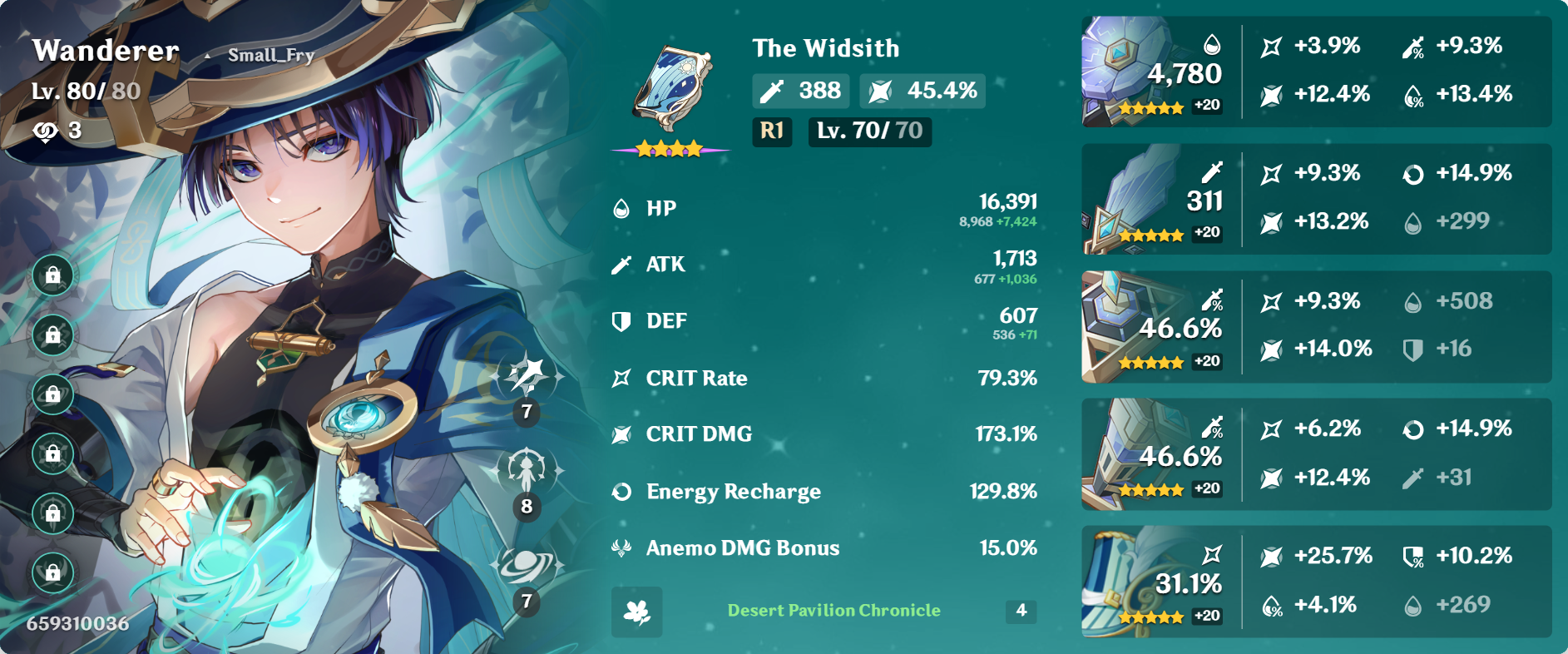The width and height of the screenshot is (1568, 654).
Task: Select the Anemo DMG Bonus stat icon
Action: pos(620,547)
